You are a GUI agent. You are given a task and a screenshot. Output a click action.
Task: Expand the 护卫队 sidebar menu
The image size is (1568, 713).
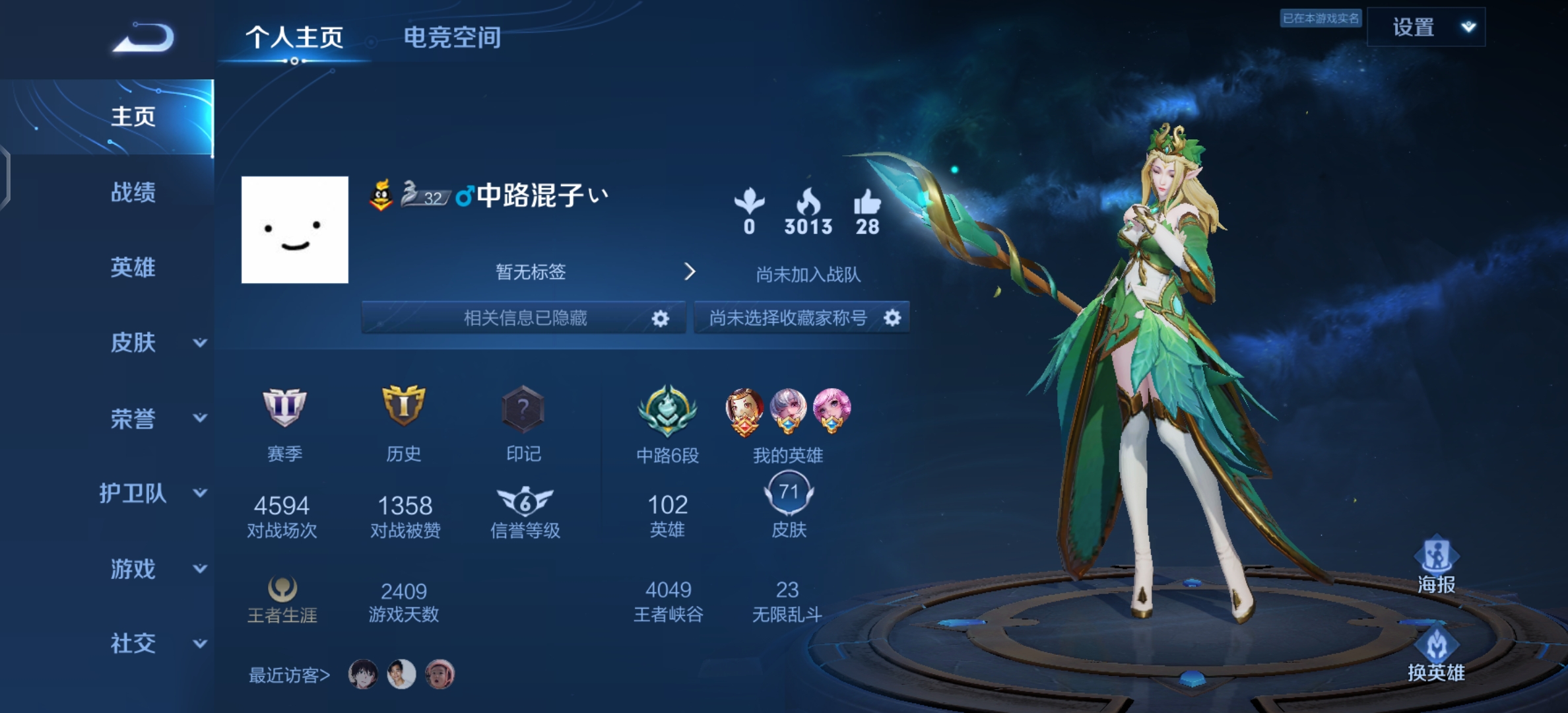pos(153,493)
